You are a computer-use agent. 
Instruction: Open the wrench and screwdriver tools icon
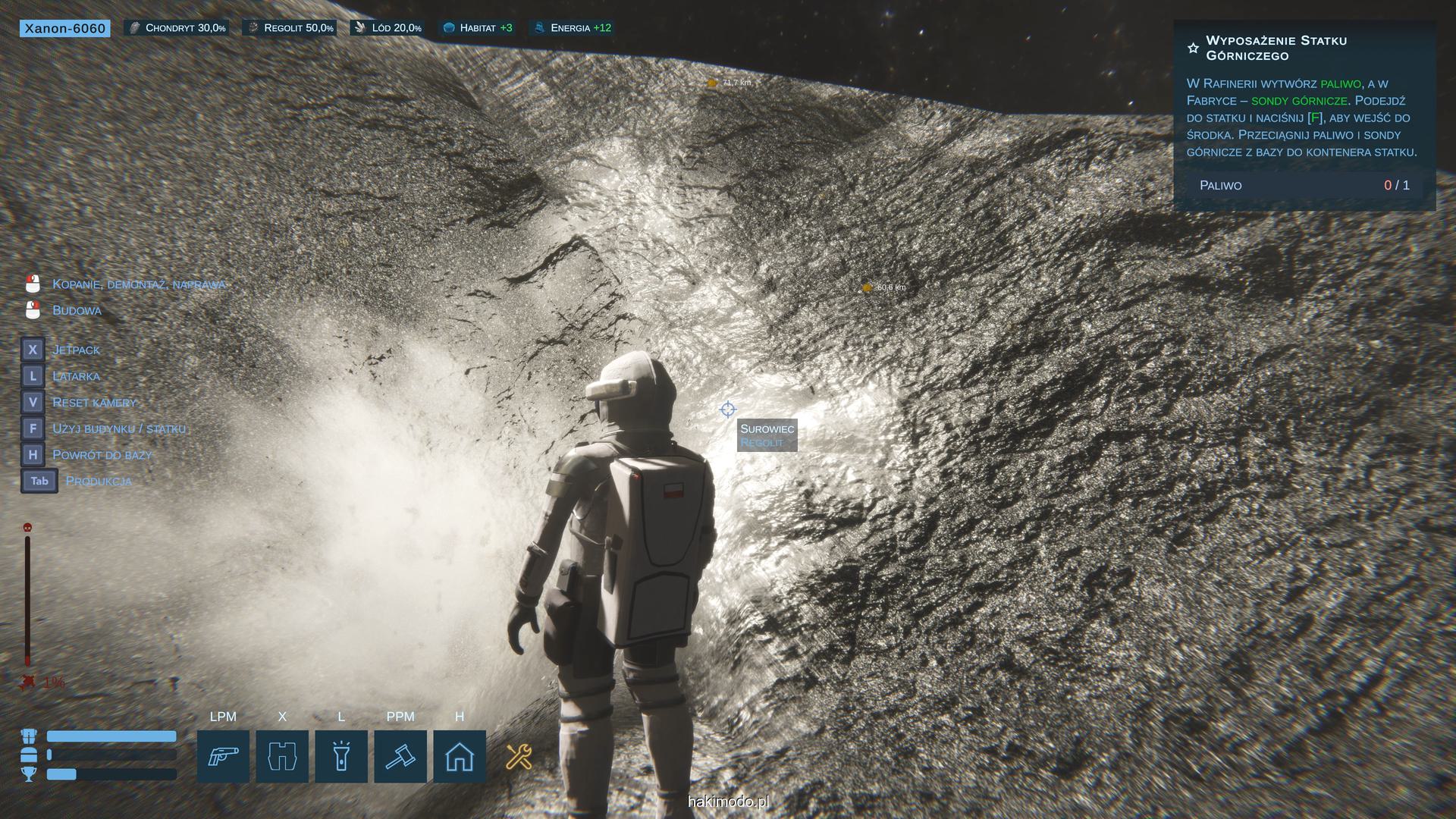pos(519,756)
